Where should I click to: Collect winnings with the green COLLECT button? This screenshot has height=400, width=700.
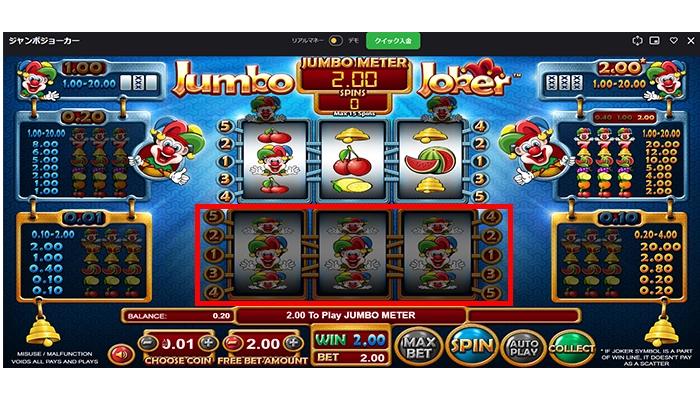click(572, 347)
